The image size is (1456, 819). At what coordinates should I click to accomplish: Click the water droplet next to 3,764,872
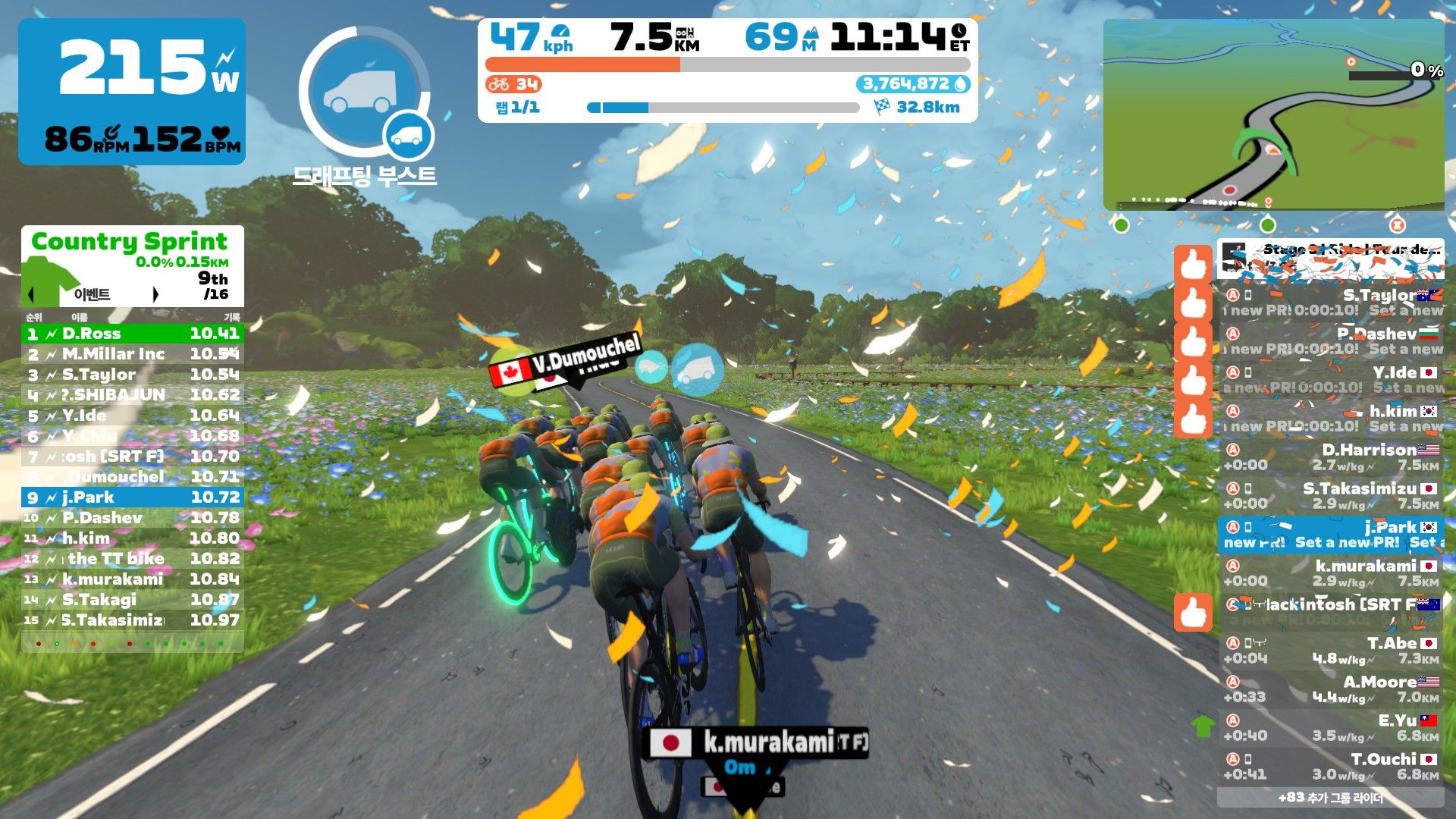962,86
